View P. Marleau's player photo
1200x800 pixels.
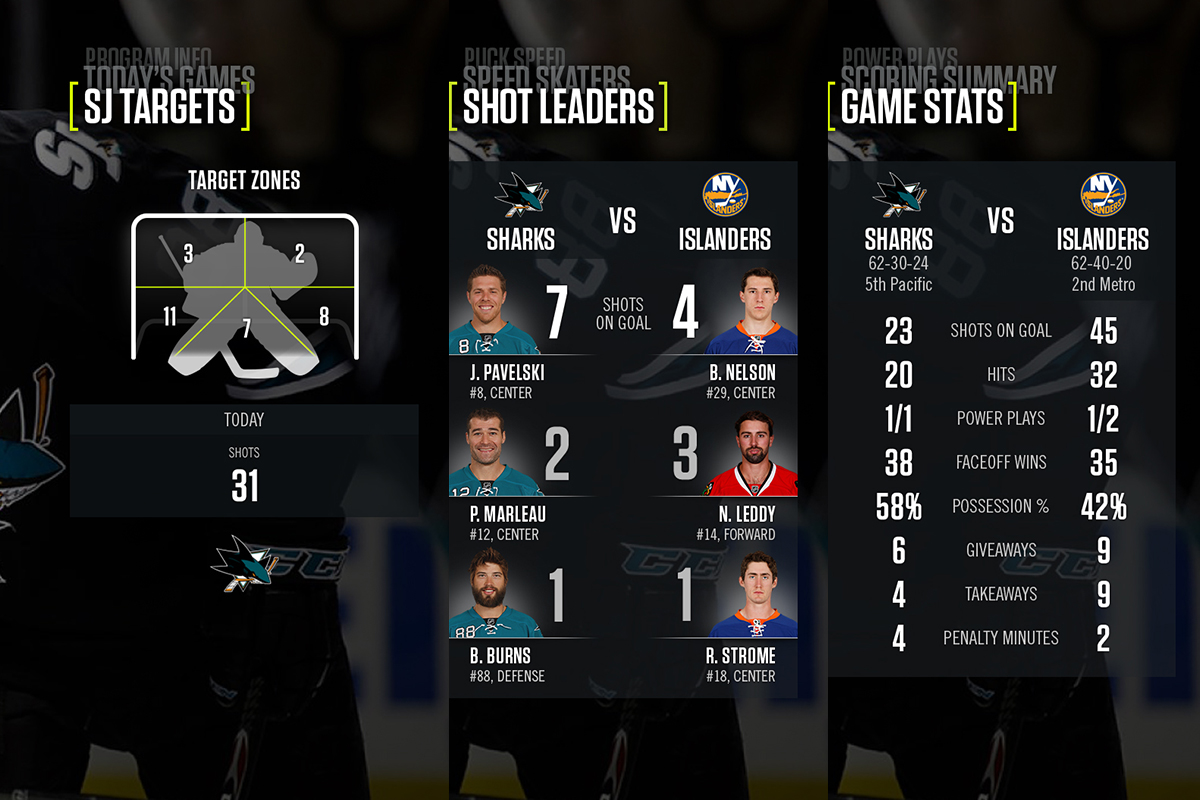[x=495, y=453]
